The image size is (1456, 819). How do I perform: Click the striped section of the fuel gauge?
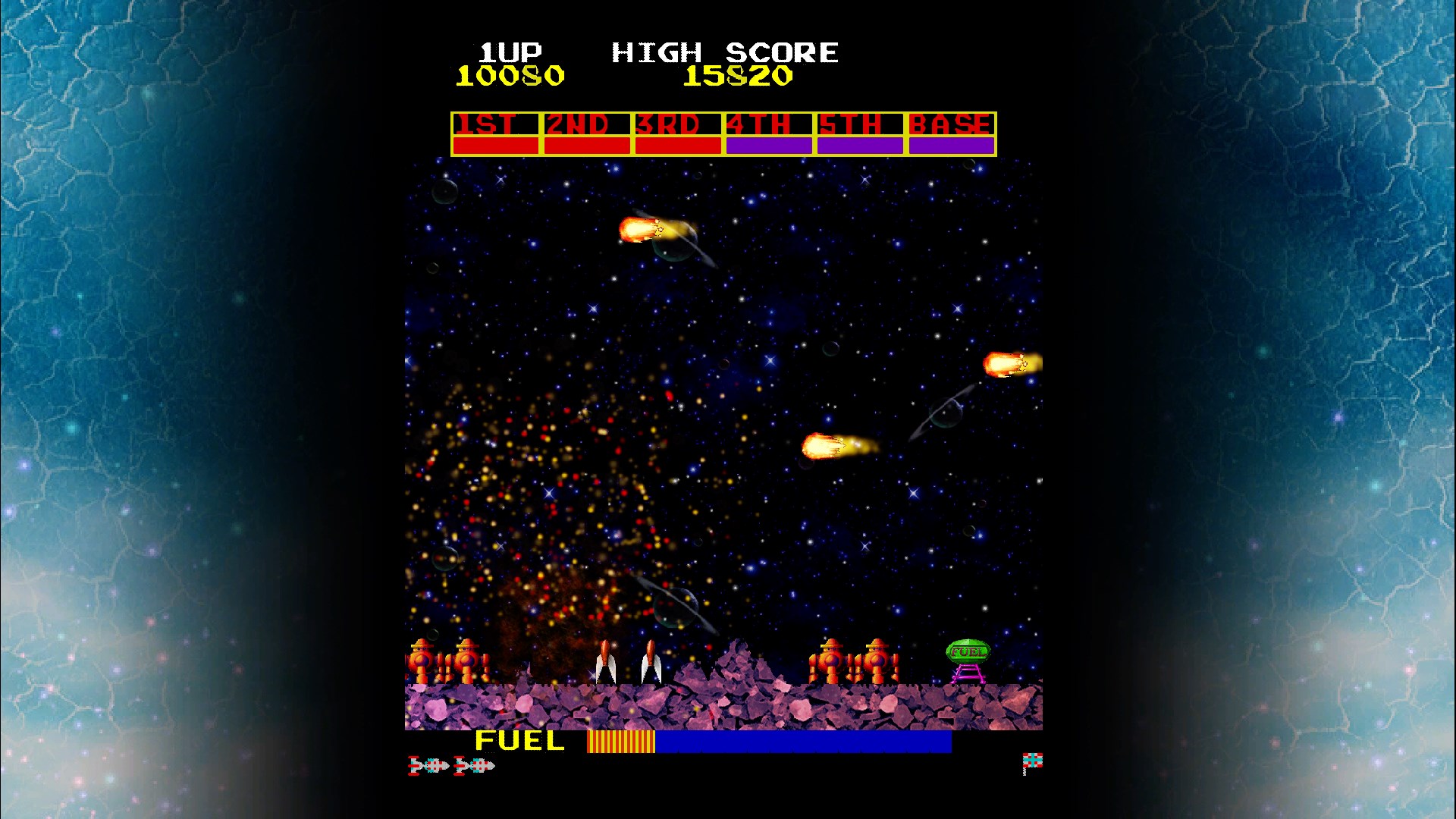(x=620, y=740)
